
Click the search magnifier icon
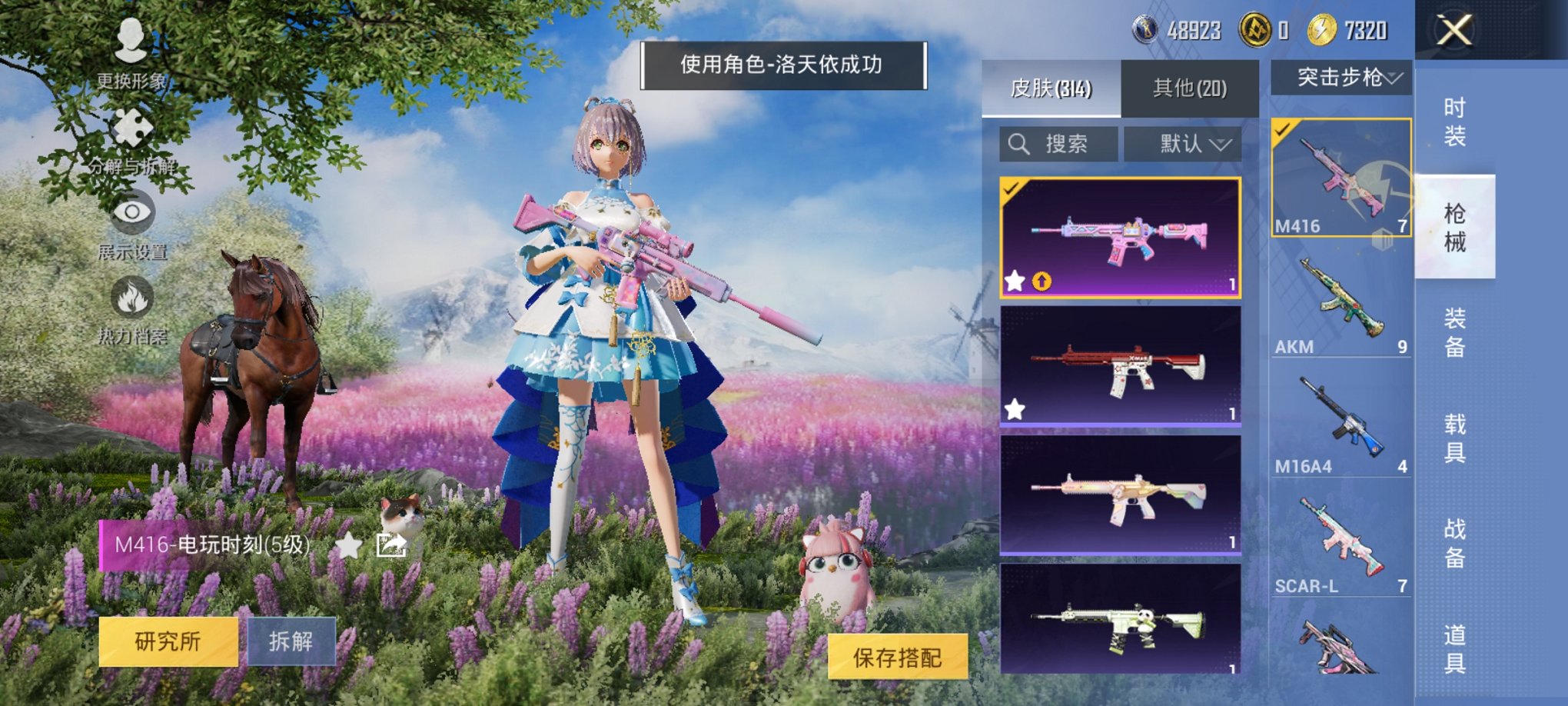(x=1019, y=142)
